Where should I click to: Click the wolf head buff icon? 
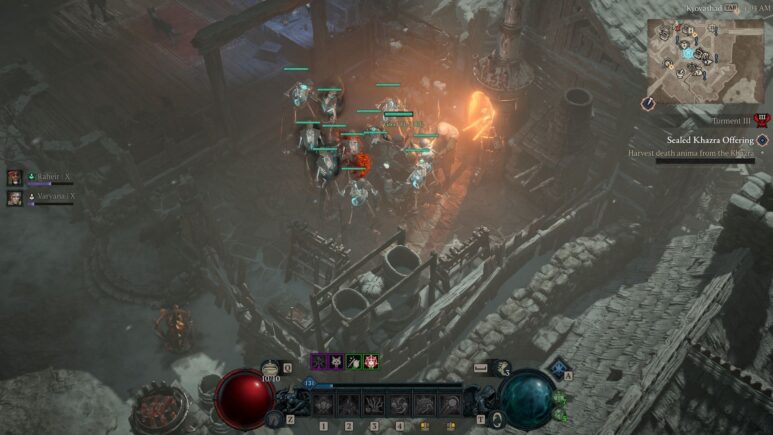336,362
